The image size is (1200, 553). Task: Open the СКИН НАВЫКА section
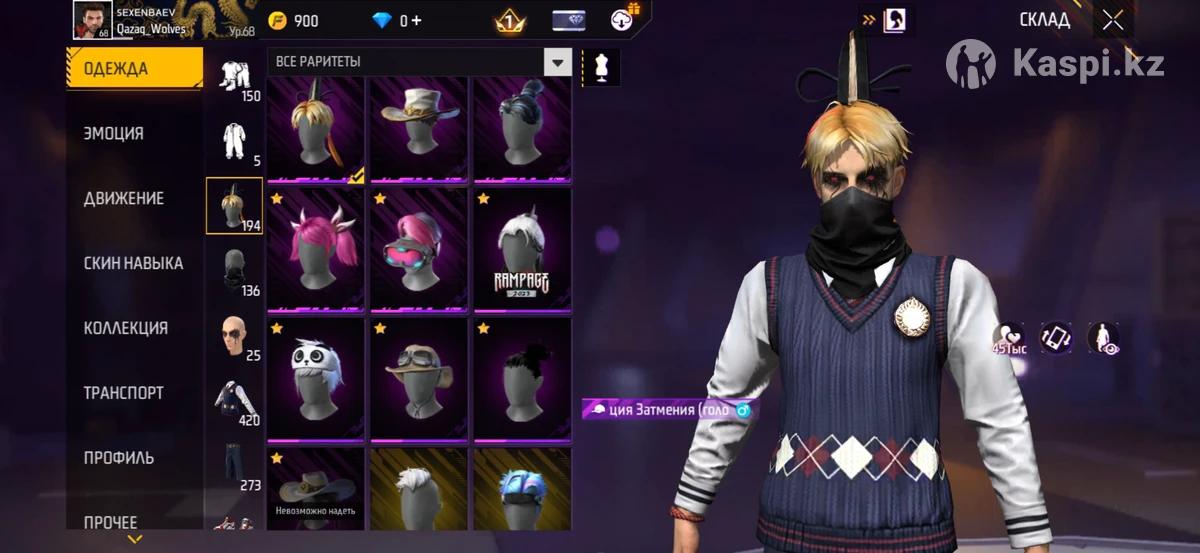pyautogui.click(x=133, y=263)
